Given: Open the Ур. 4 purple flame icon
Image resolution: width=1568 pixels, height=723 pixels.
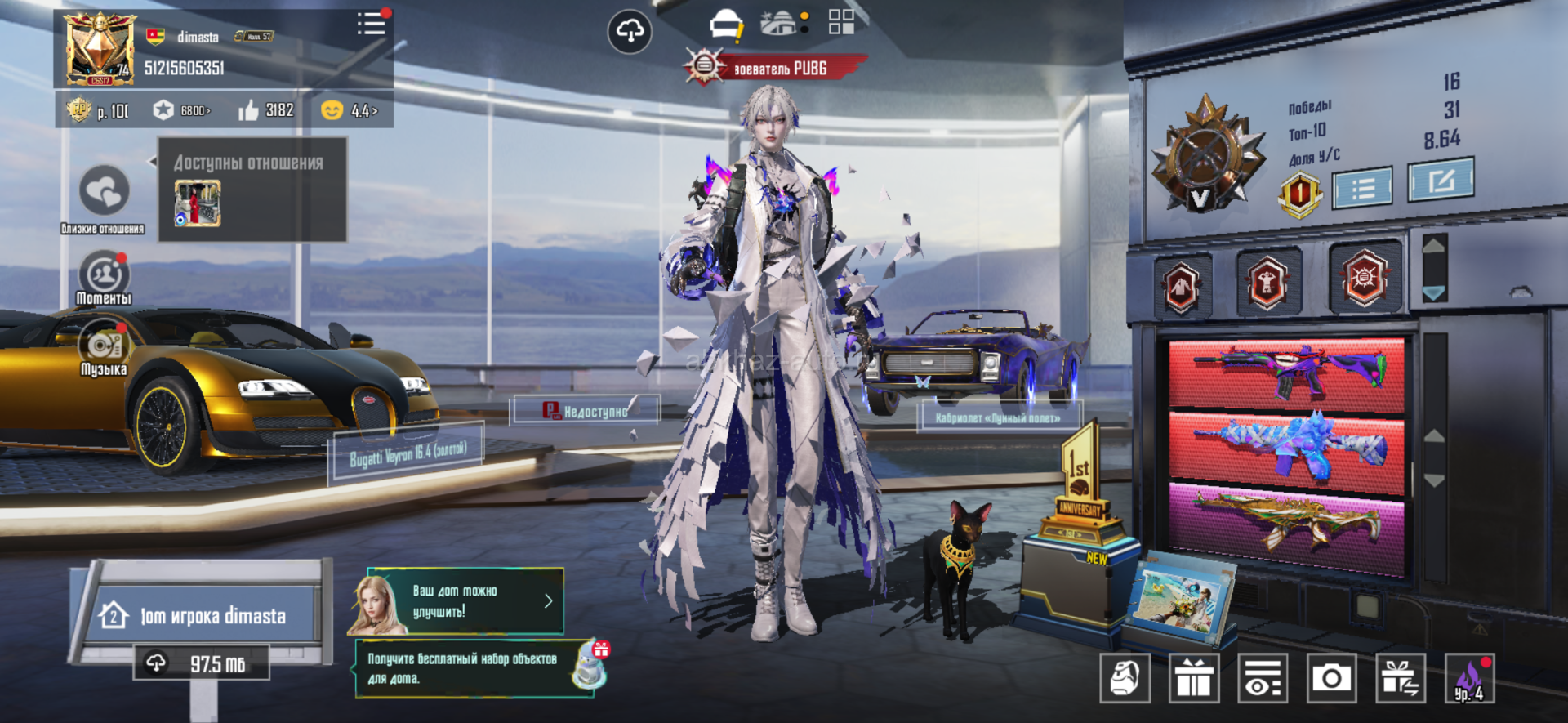Looking at the screenshot, I should click(1469, 678).
